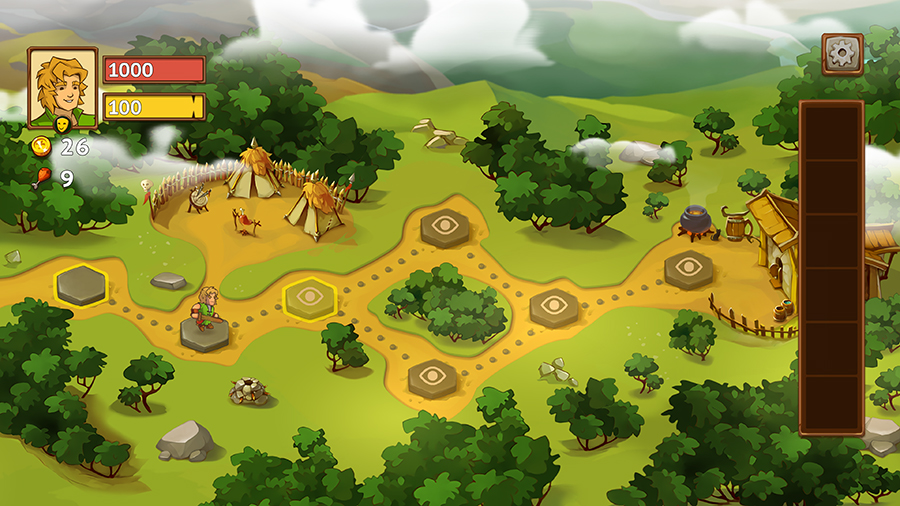
Task: Pick the eye node nearest the cauldron hut
Action: pyautogui.click(x=688, y=268)
